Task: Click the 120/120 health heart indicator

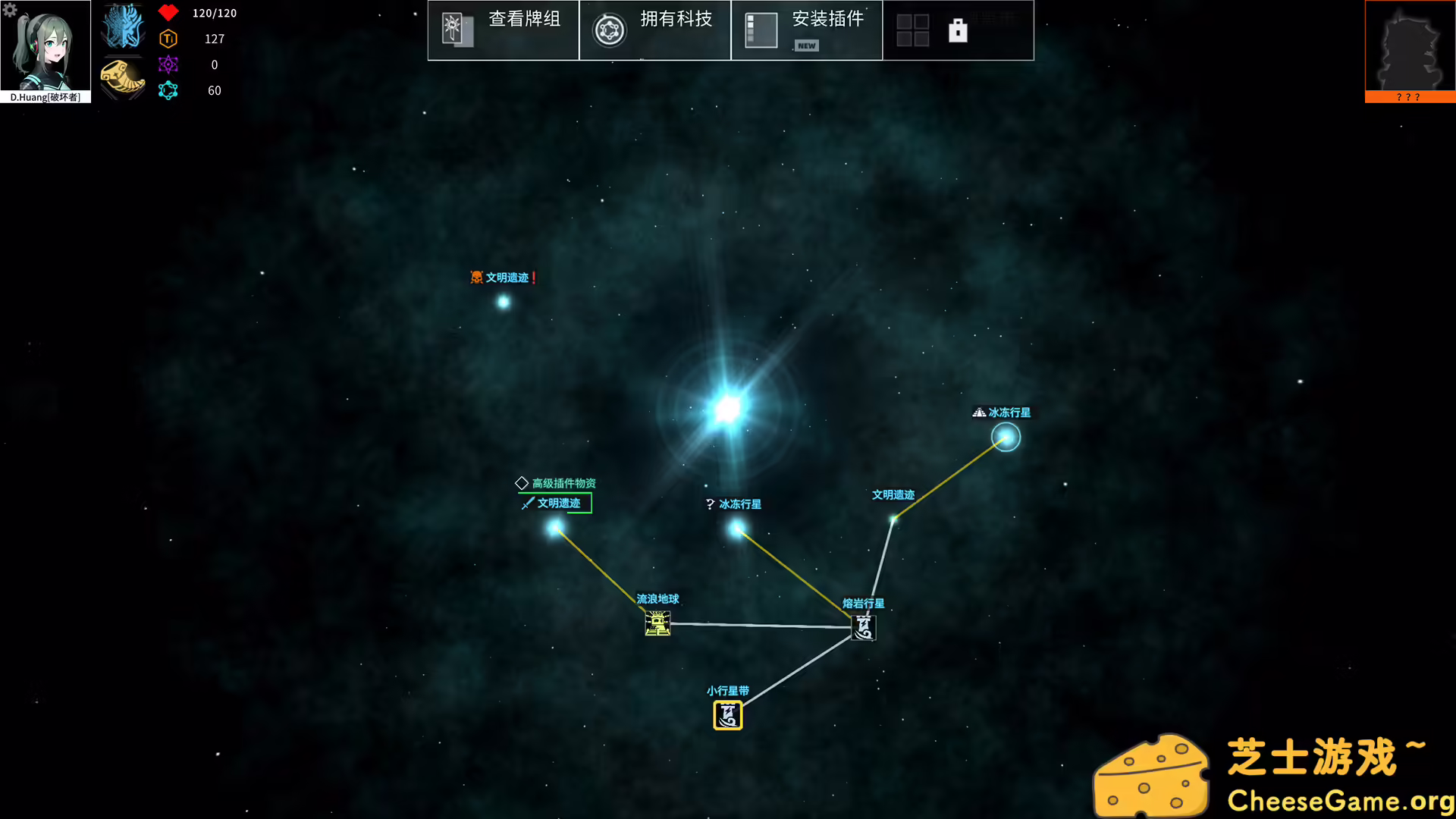Action: point(168,12)
